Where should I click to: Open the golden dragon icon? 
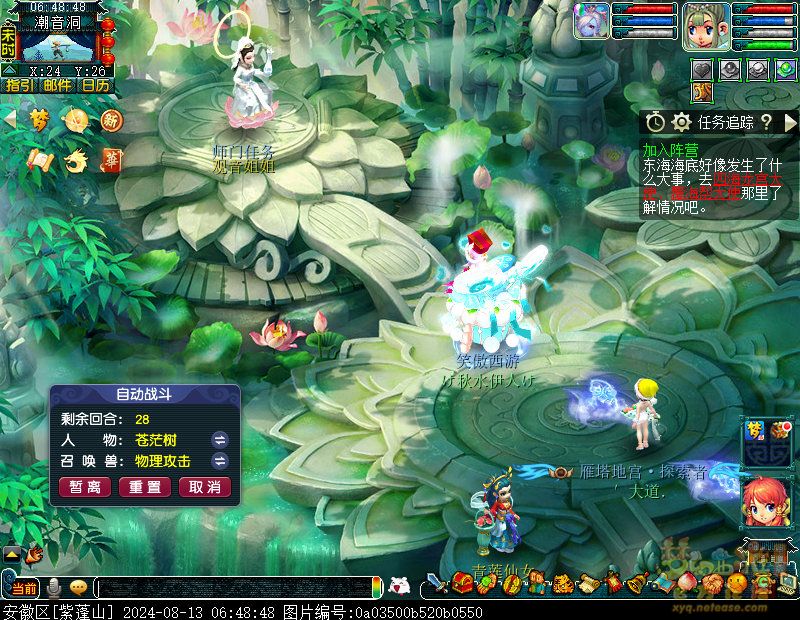pyautogui.click(x=75, y=159)
